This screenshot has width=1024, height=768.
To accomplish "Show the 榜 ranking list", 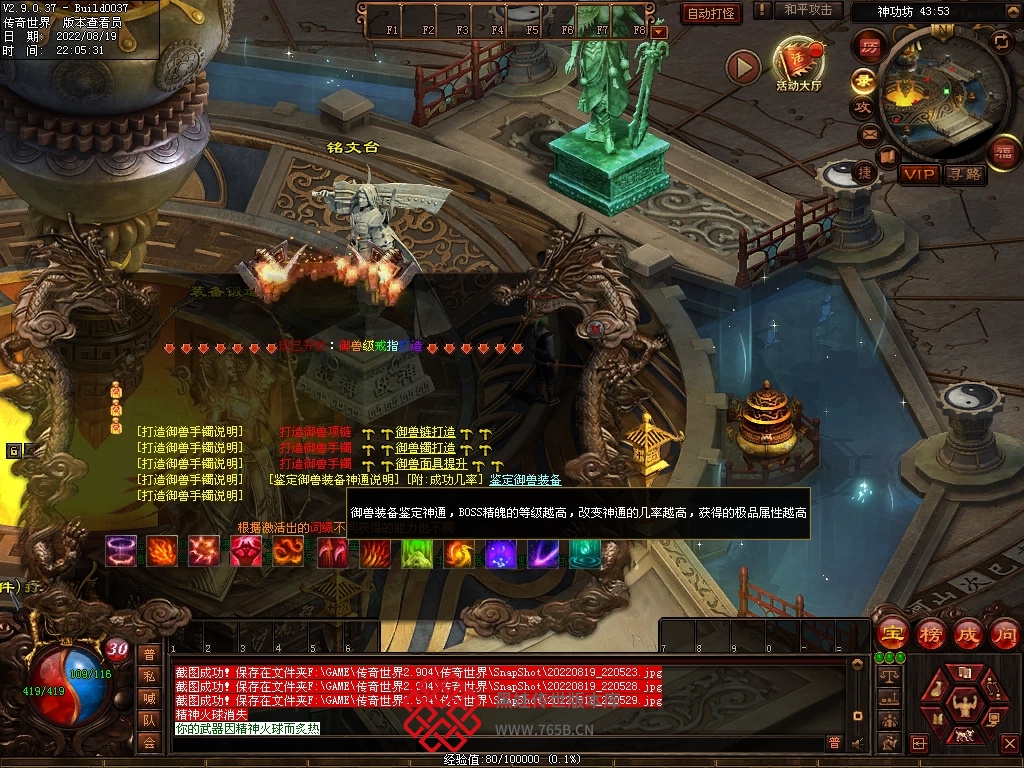I will (930, 634).
